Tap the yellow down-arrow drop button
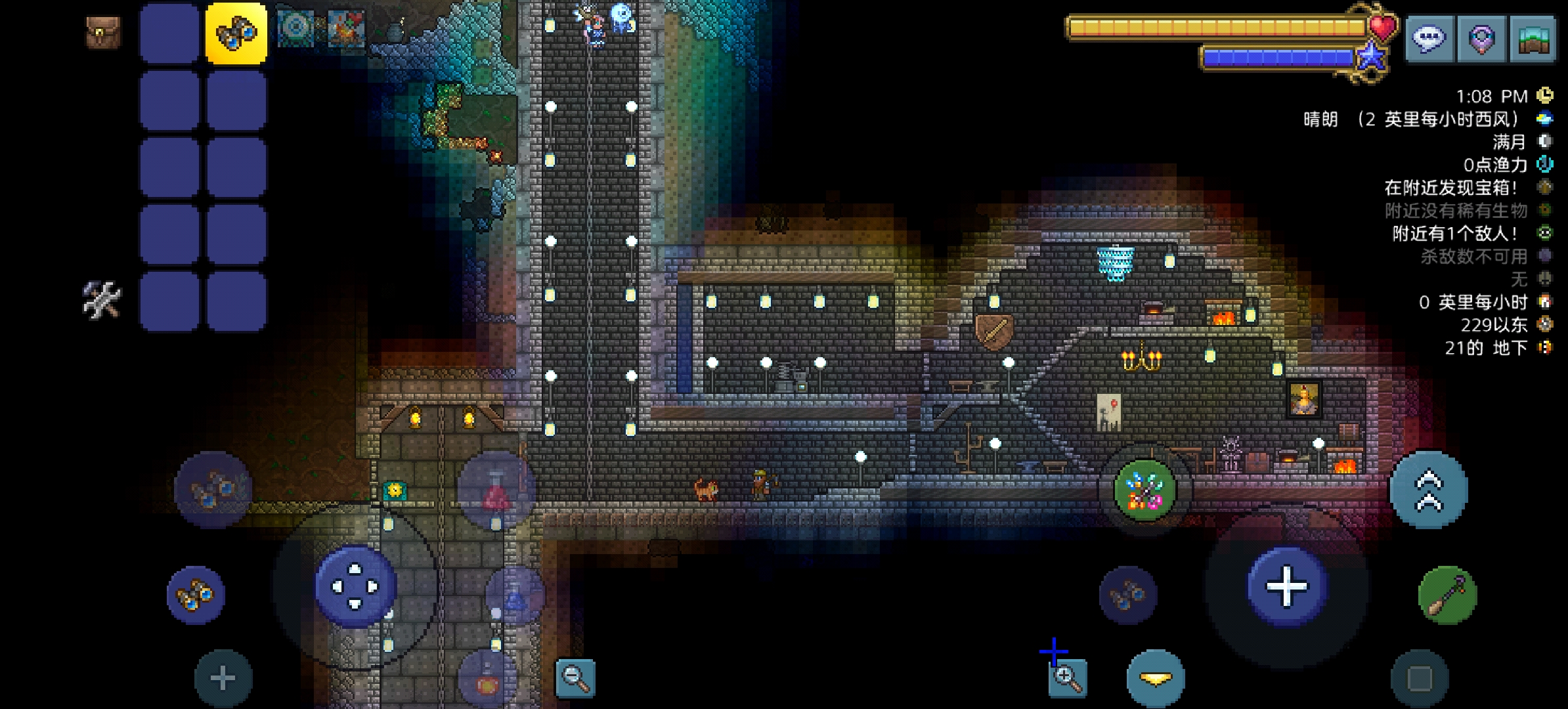Viewport: 1568px width, 709px height. click(x=1156, y=679)
